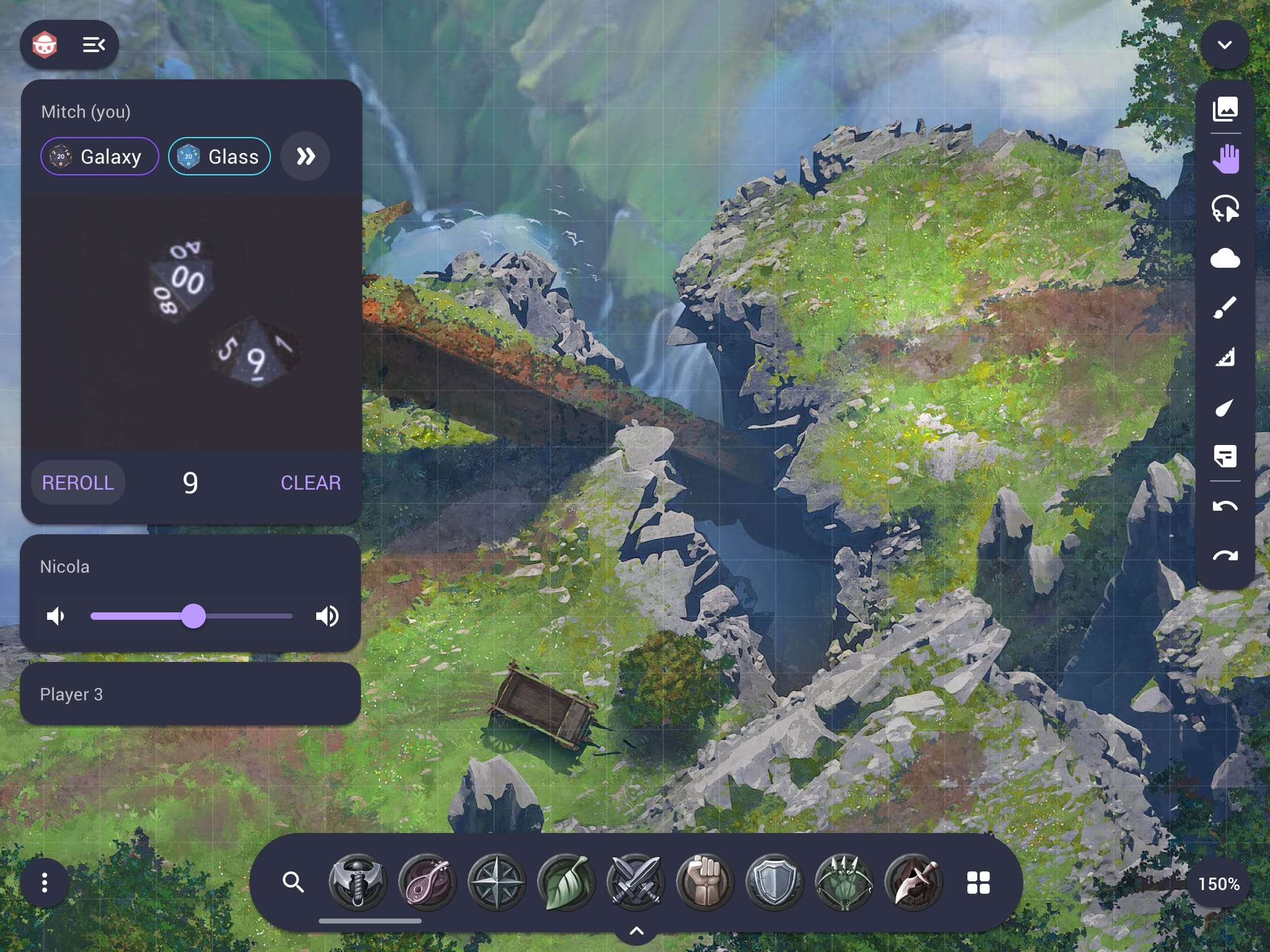The height and width of the screenshot is (952, 1270).
Task: Collapse the side panel menu
Action: (x=94, y=45)
